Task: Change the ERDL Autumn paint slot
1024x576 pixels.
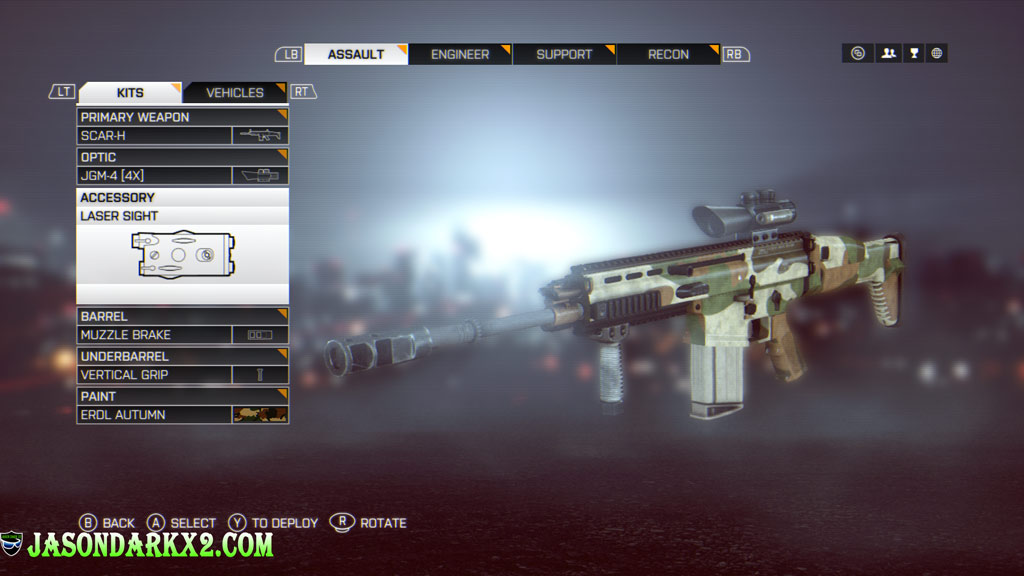Action: (x=182, y=414)
